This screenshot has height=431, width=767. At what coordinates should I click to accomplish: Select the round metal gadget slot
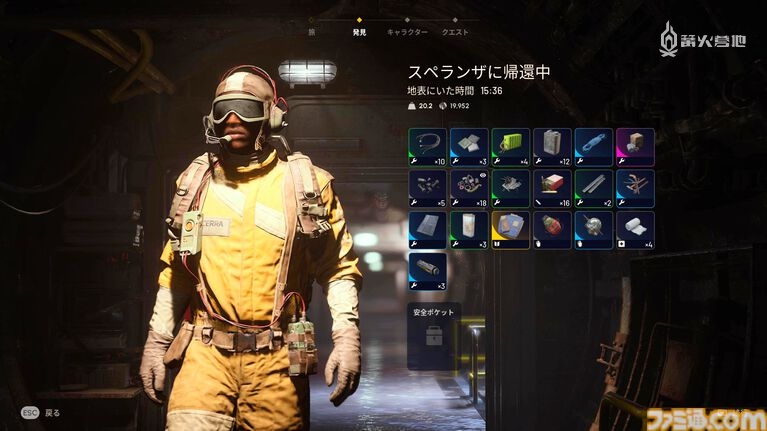click(x=593, y=229)
